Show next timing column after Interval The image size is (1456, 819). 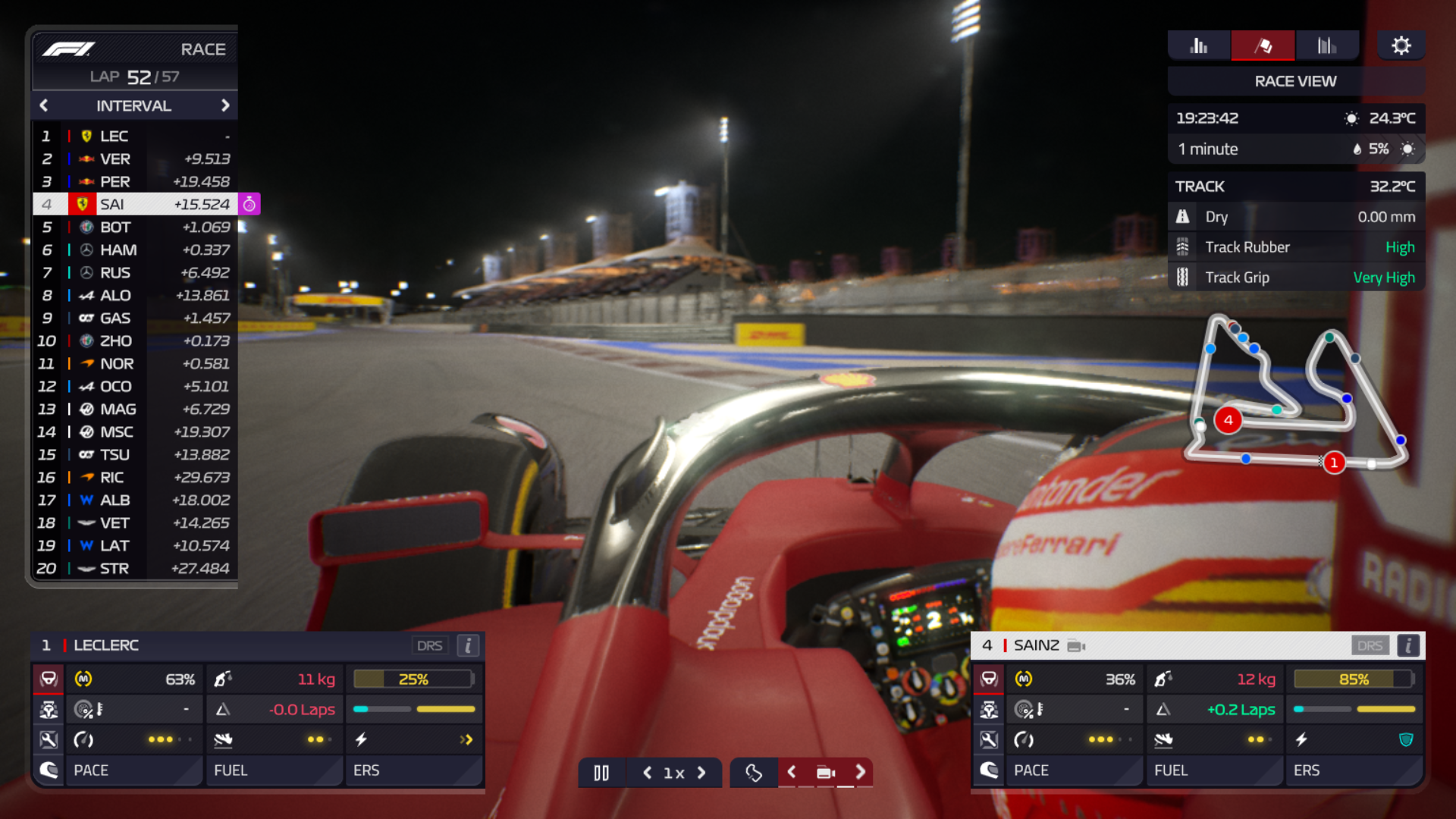coord(225,105)
